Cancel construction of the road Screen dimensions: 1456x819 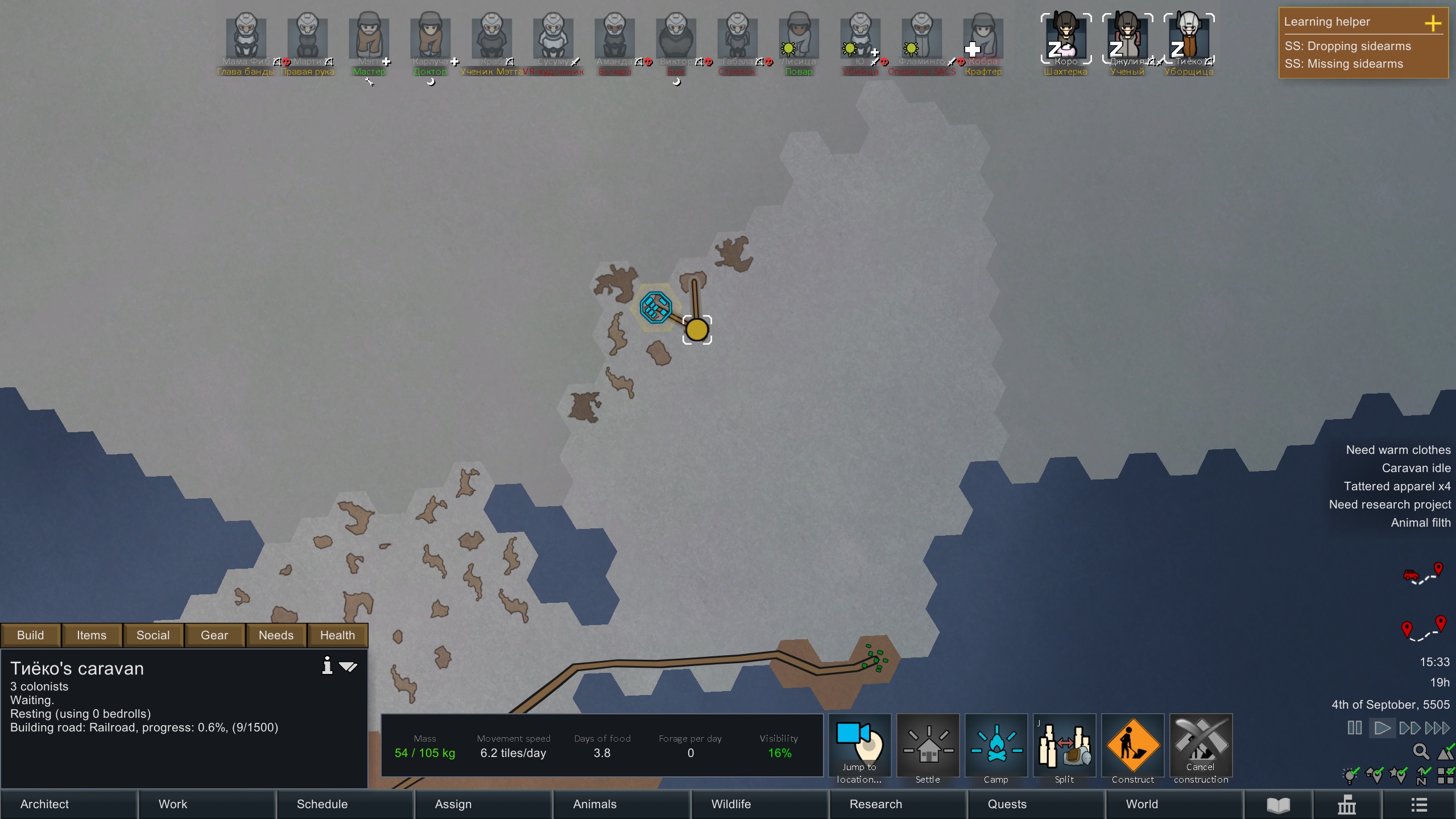[x=1201, y=746]
